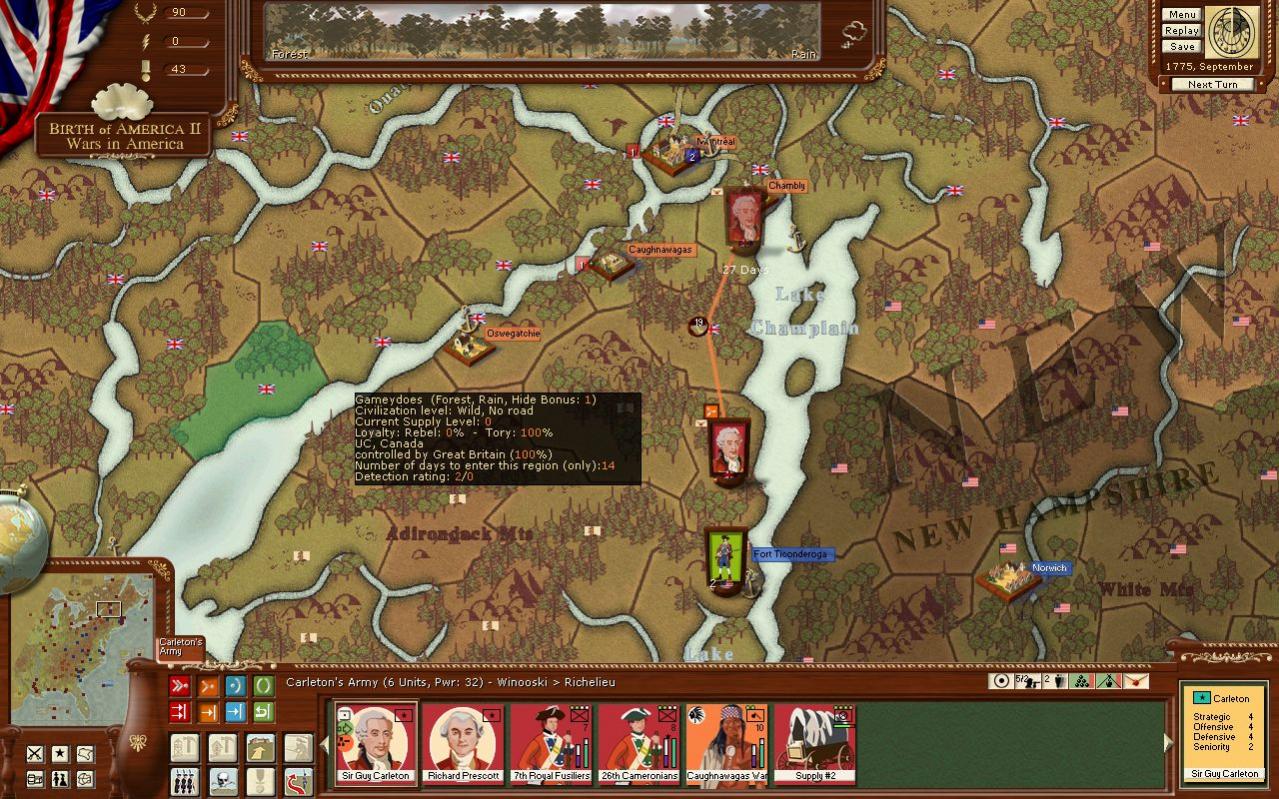Select the Richard Prescott unit card

point(464,743)
